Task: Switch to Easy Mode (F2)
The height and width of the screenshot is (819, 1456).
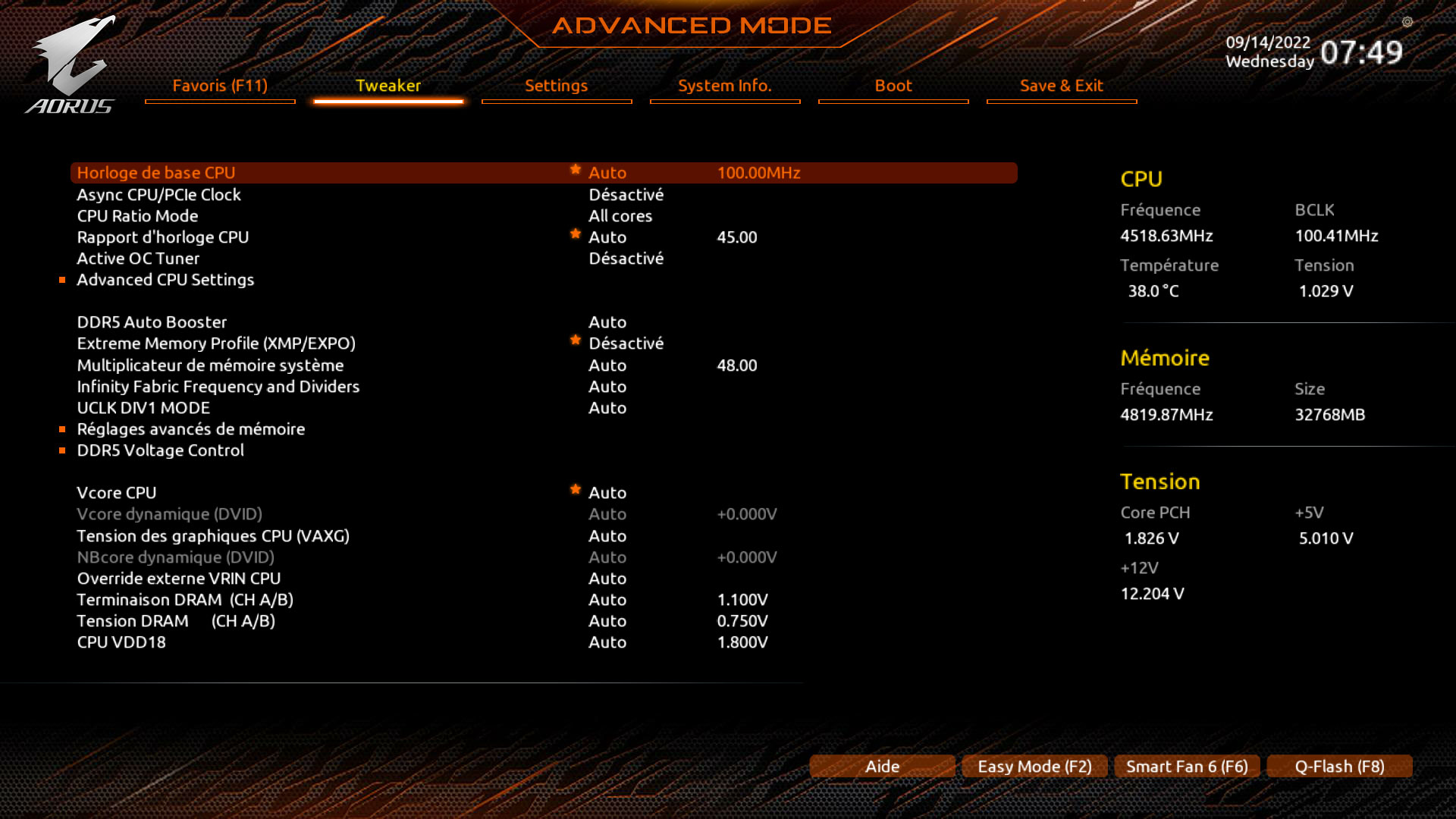Action: [x=1034, y=767]
